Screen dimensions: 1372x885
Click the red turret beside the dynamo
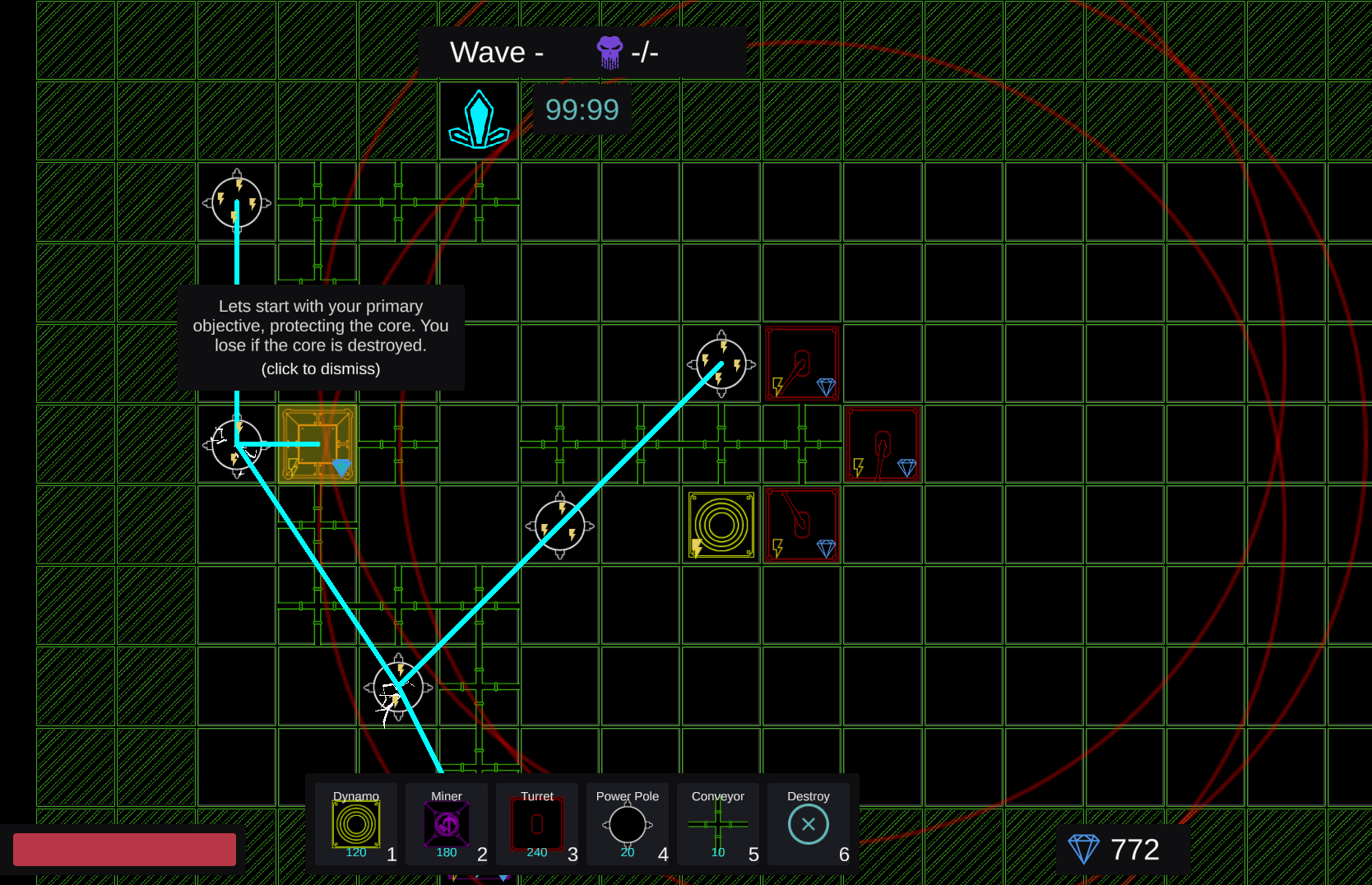coord(801,526)
